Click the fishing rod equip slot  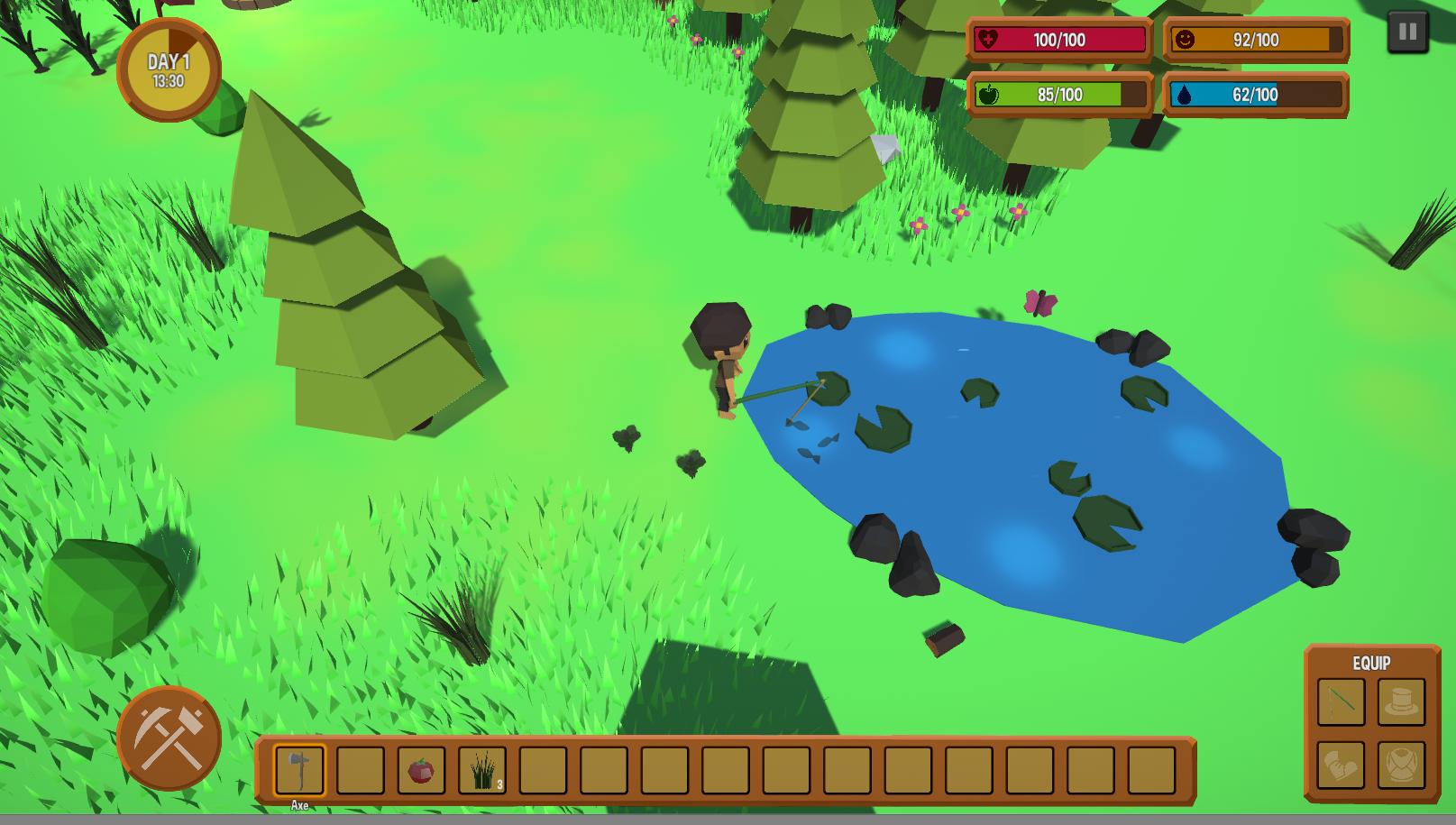tap(1341, 701)
